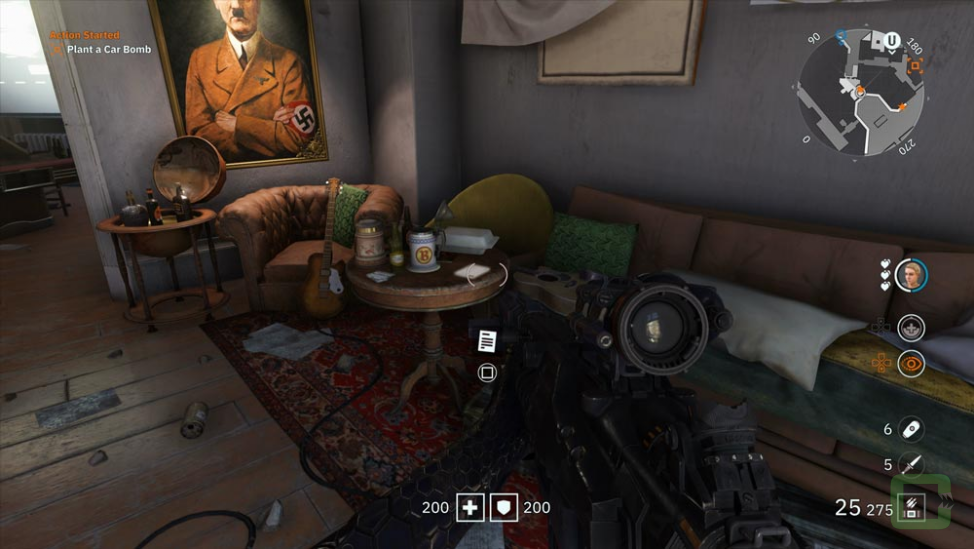Activate the orange eye ability icon
Screen dimensions: 974x549
click(910, 364)
